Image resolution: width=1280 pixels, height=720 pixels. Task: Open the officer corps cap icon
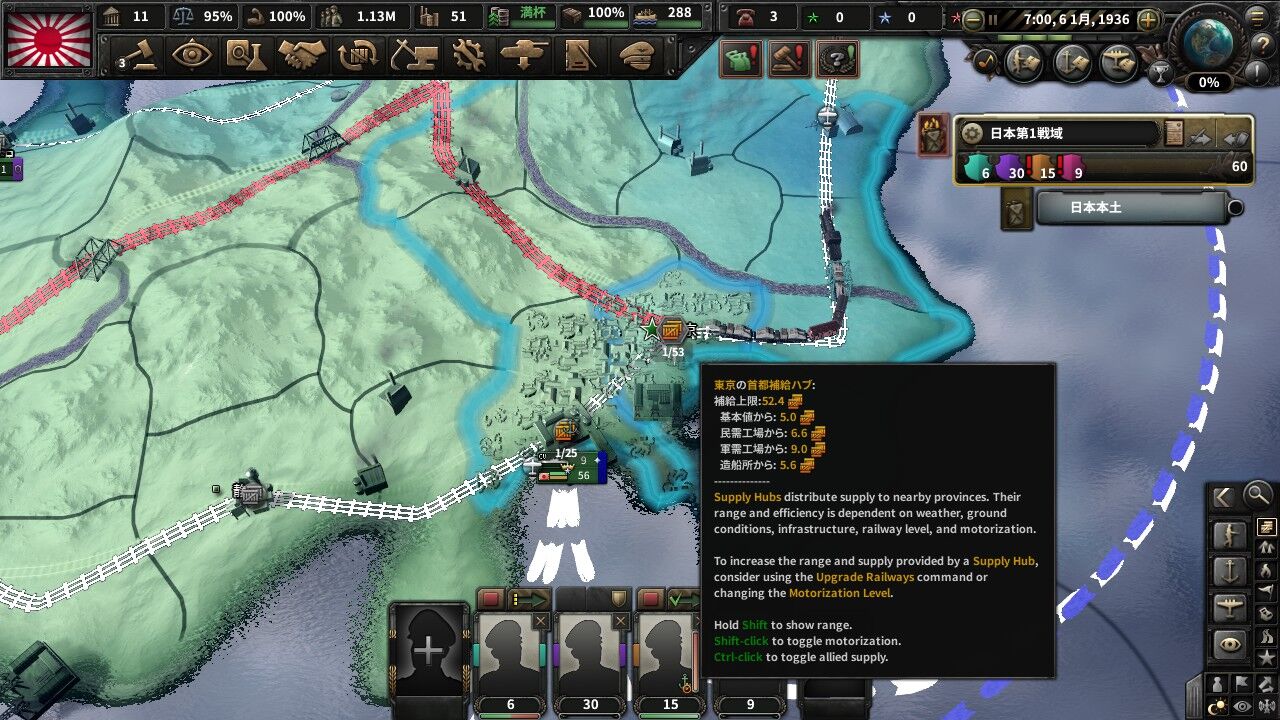[x=638, y=56]
